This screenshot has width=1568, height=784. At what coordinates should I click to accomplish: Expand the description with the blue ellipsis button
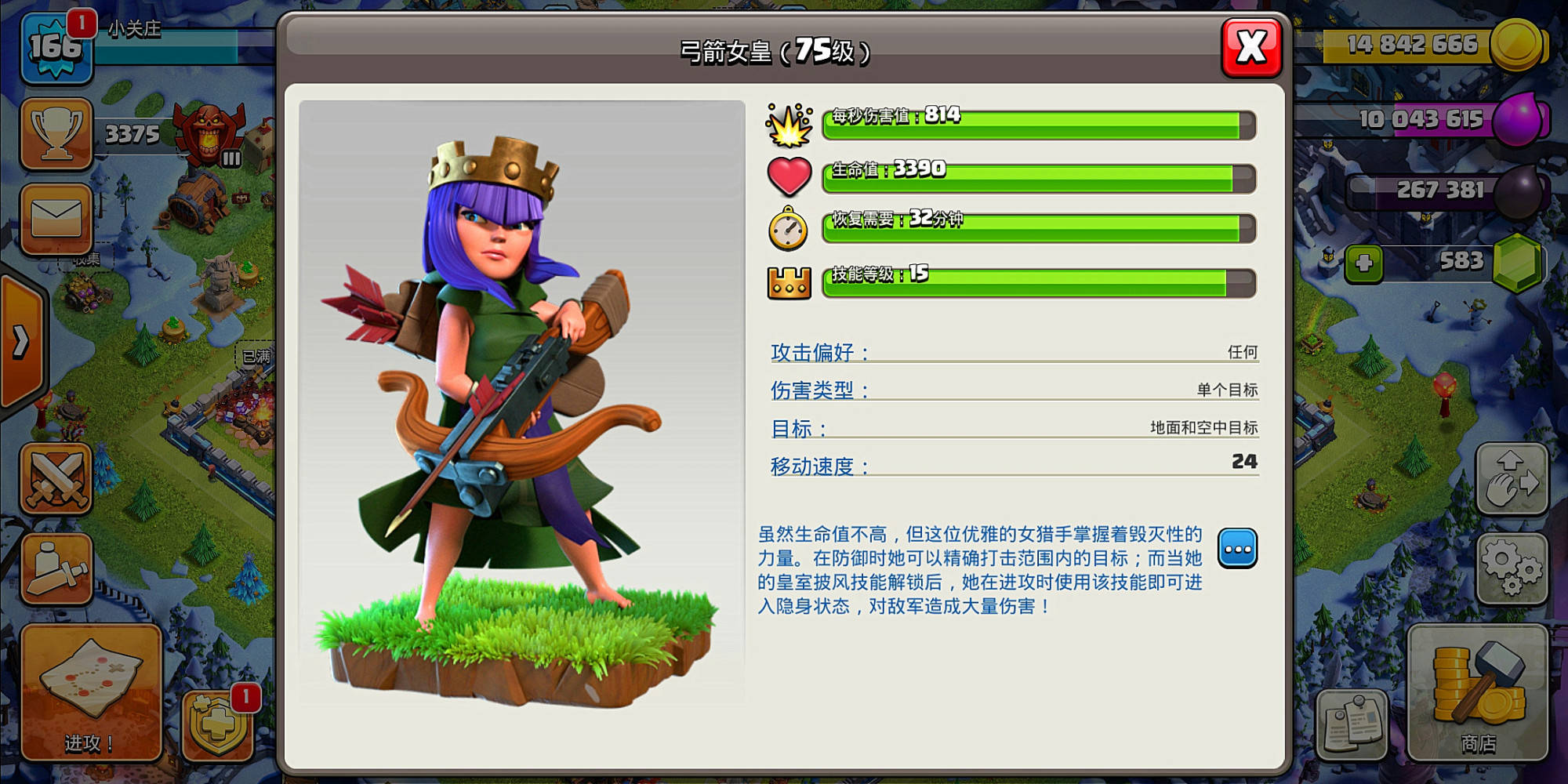click(x=1237, y=548)
